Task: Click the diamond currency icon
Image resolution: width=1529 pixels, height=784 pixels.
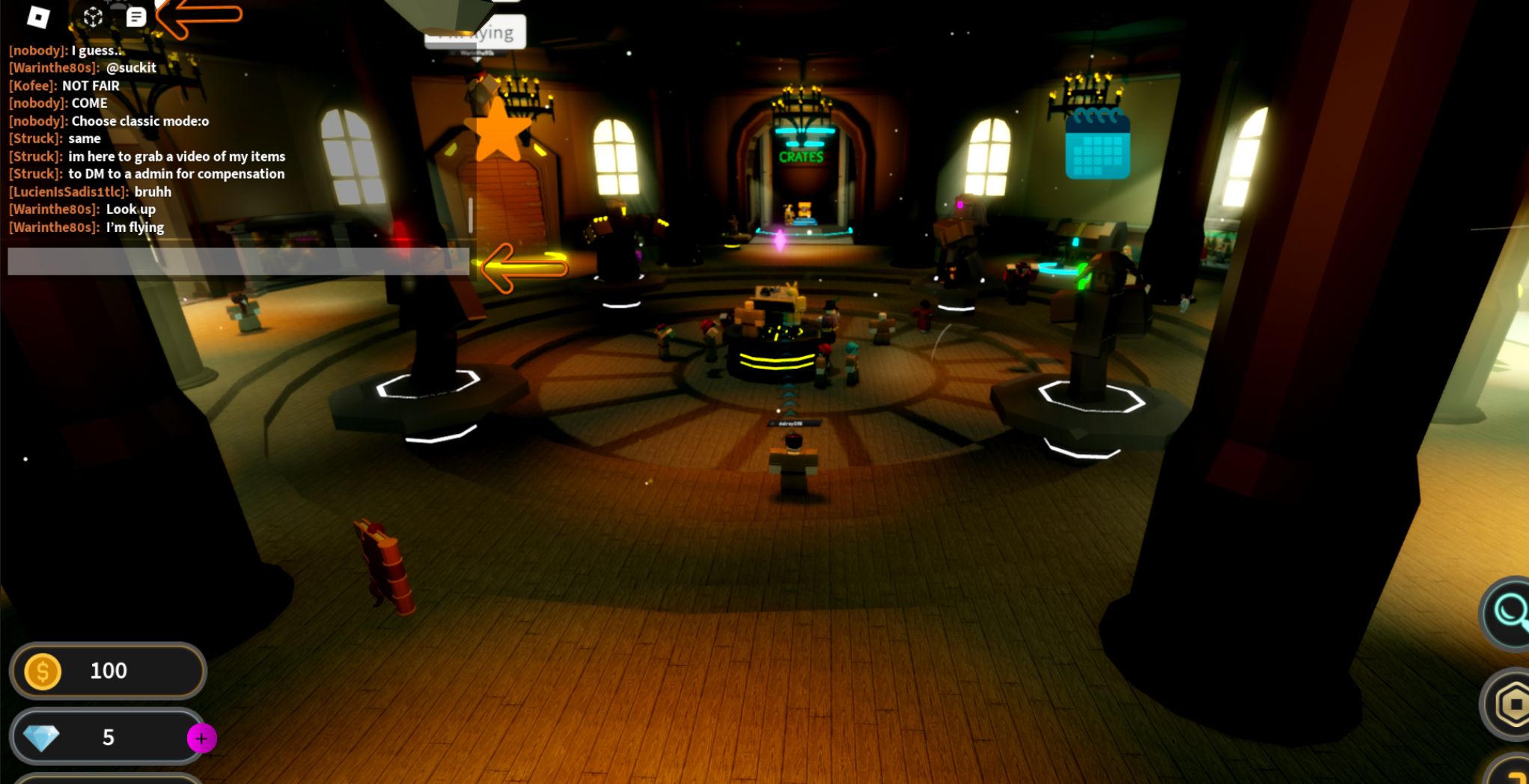Action: pos(43,737)
